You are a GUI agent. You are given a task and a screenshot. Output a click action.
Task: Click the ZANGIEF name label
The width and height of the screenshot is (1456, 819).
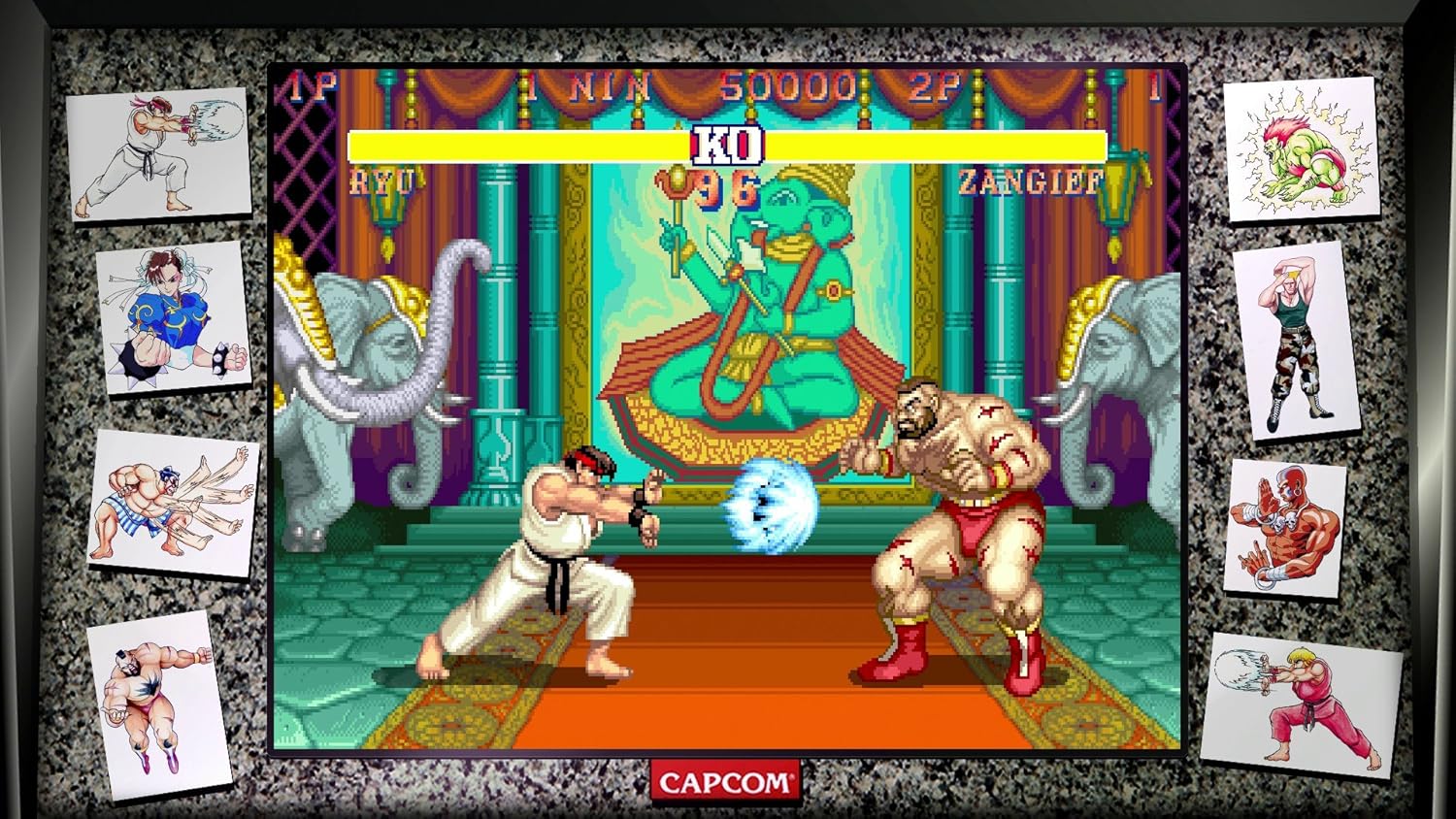point(1031,182)
